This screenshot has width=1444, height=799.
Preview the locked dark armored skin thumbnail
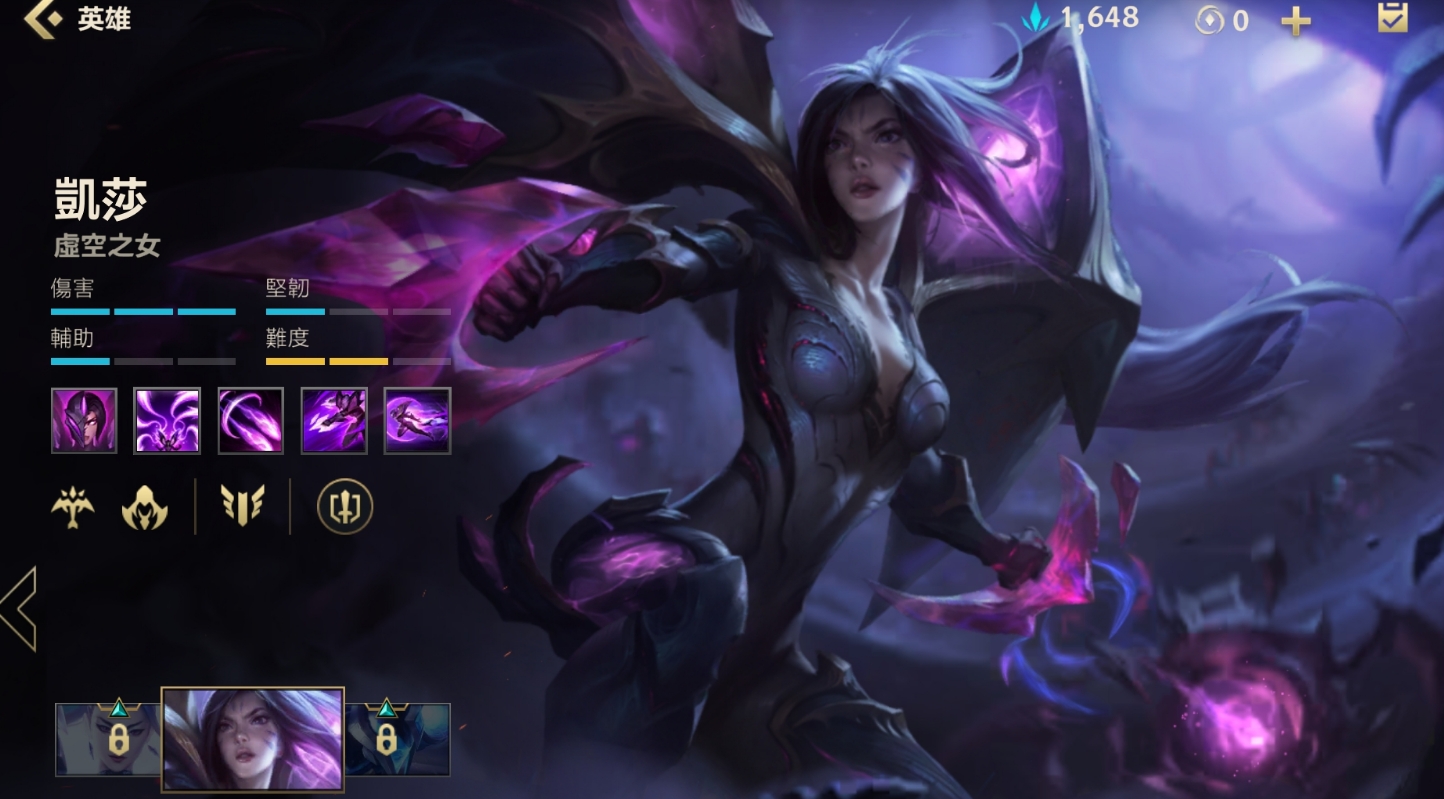pyautogui.click(x=397, y=739)
